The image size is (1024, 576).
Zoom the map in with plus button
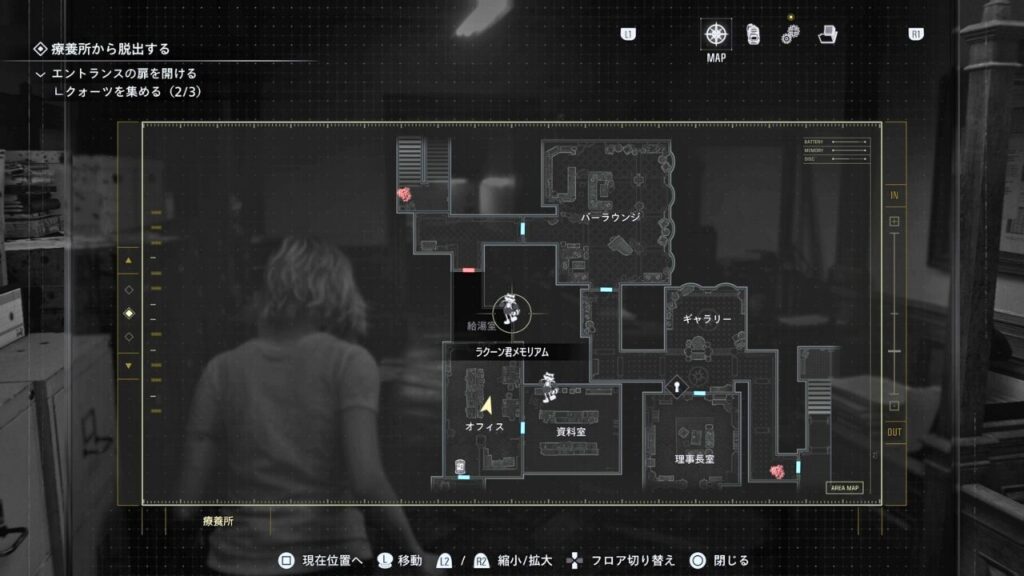click(x=894, y=221)
